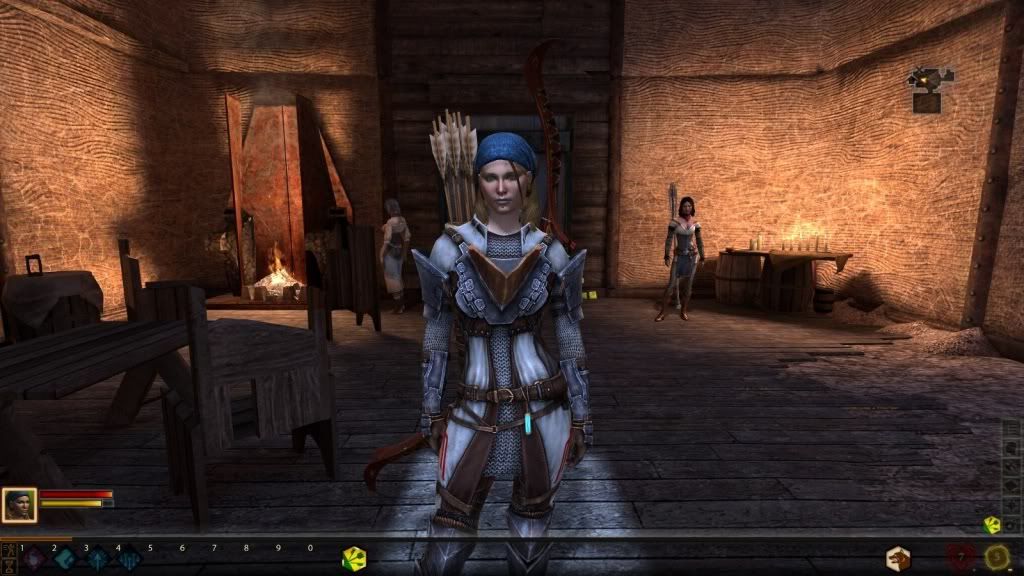
Task: Use the red health potion with count 7
Action: (962, 557)
